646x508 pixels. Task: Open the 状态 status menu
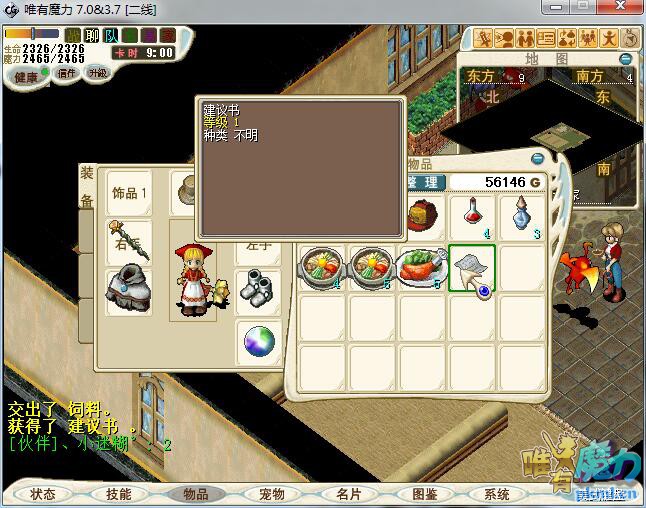43,494
